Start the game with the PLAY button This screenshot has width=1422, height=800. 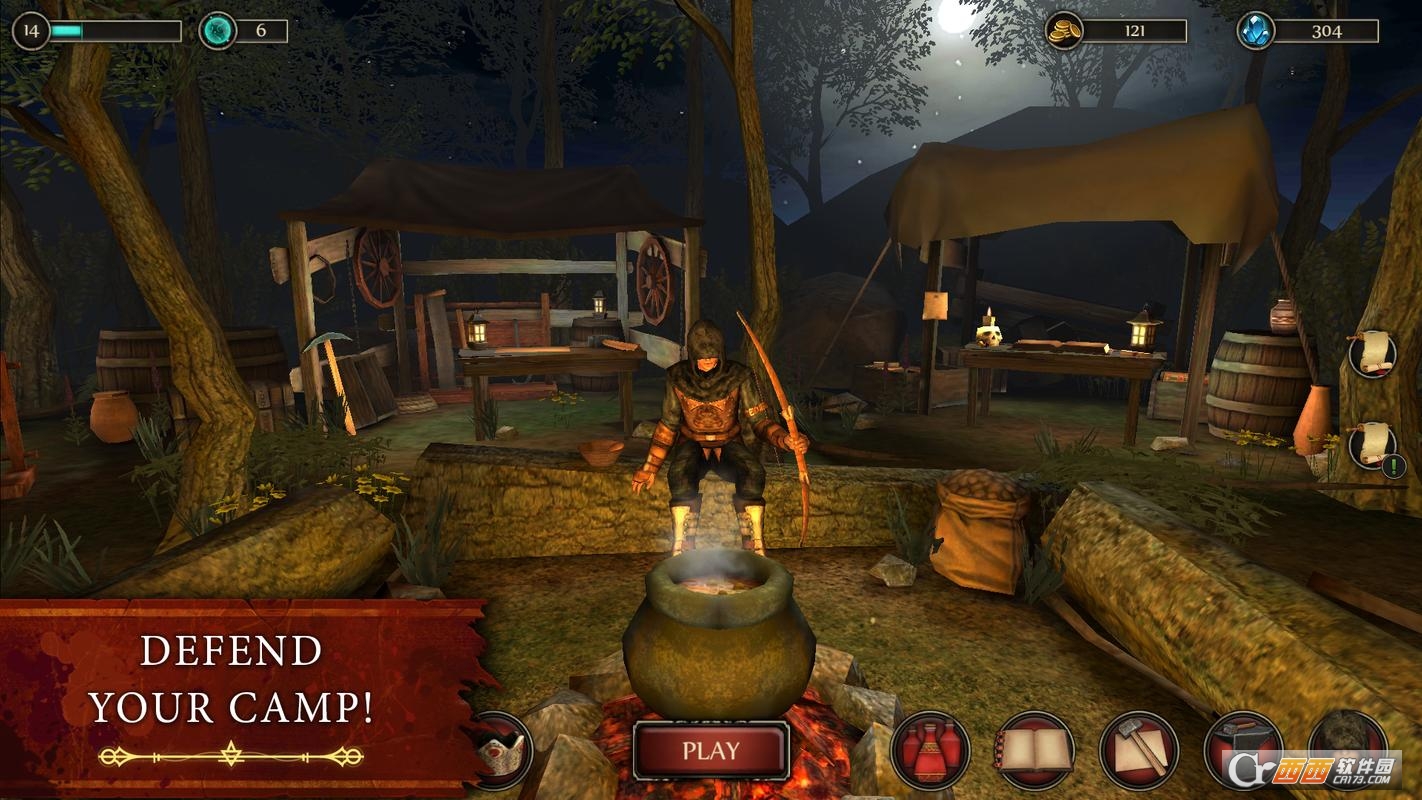(711, 750)
